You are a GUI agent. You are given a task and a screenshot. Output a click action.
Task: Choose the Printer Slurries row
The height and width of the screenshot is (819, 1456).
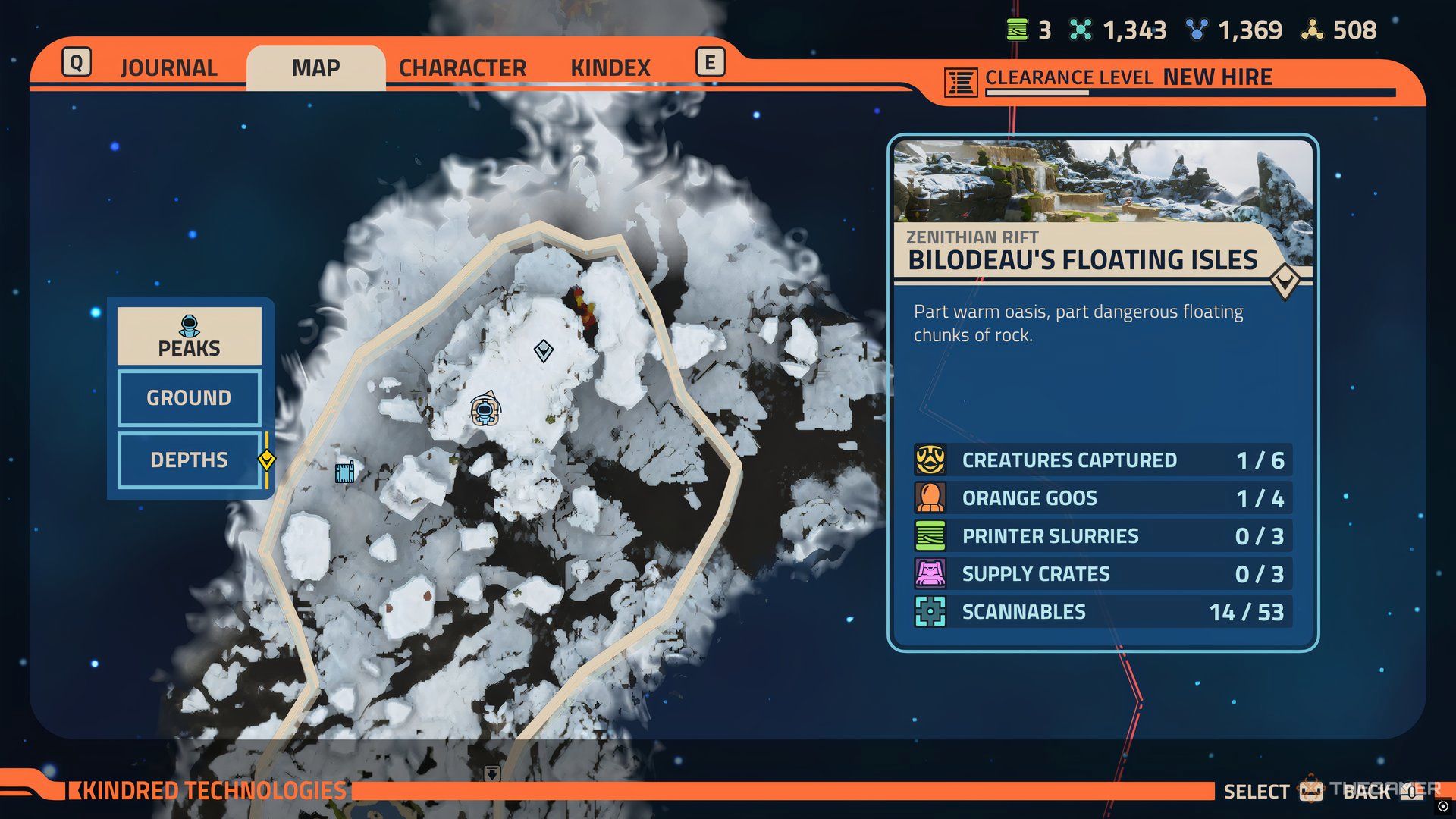click(x=1103, y=536)
